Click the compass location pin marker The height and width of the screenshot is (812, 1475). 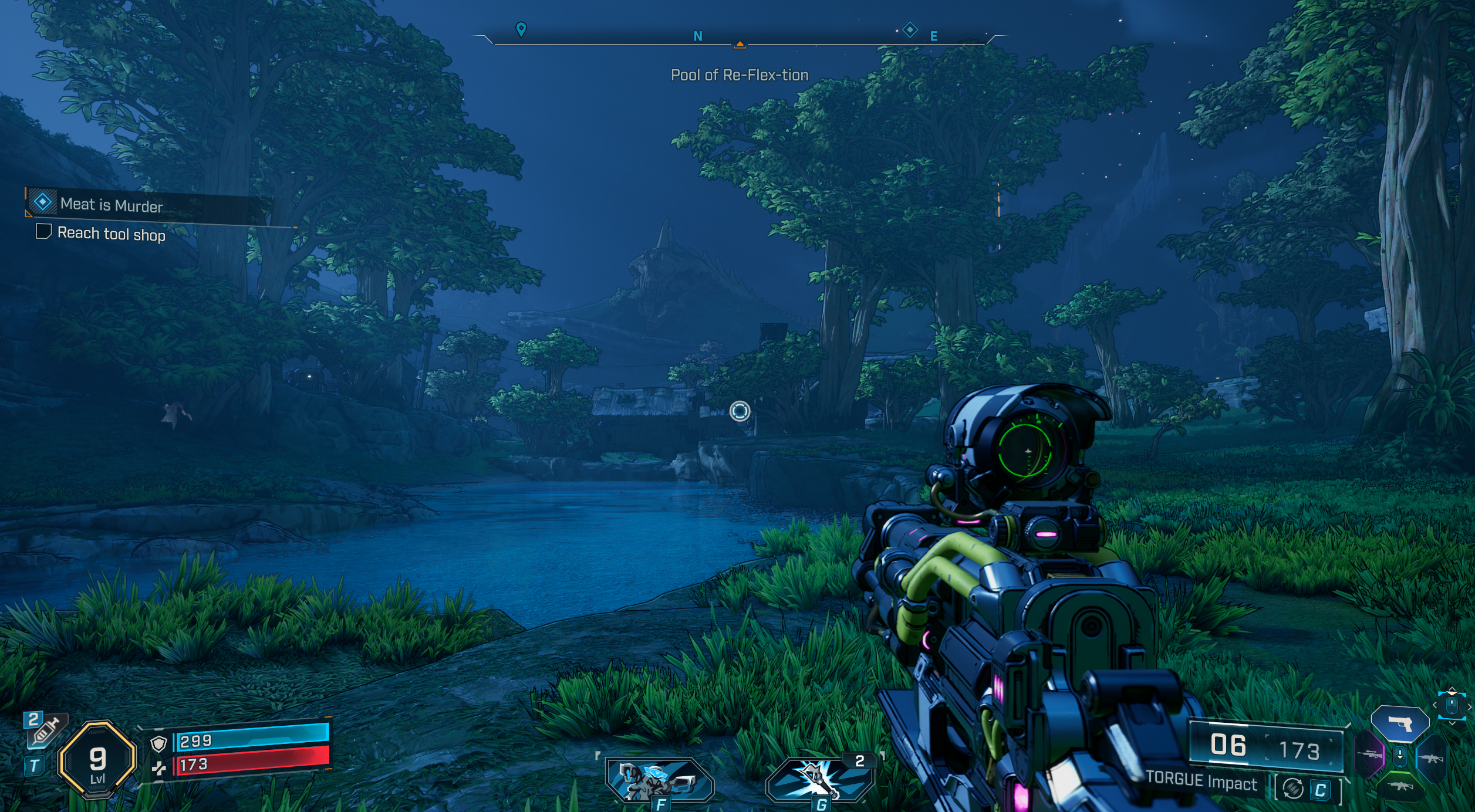pos(521,29)
